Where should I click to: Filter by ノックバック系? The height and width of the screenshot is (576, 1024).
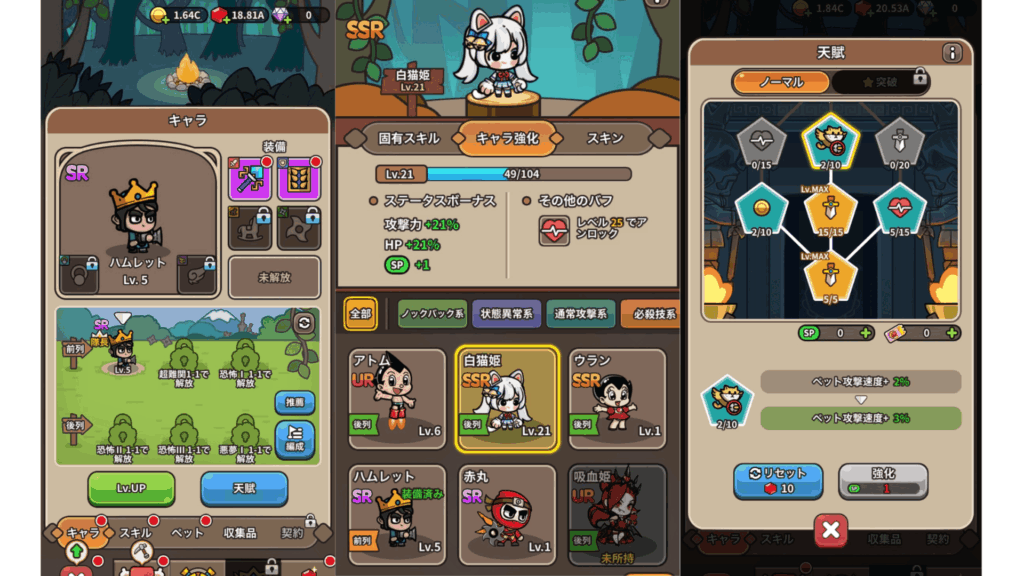click(433, 313)
